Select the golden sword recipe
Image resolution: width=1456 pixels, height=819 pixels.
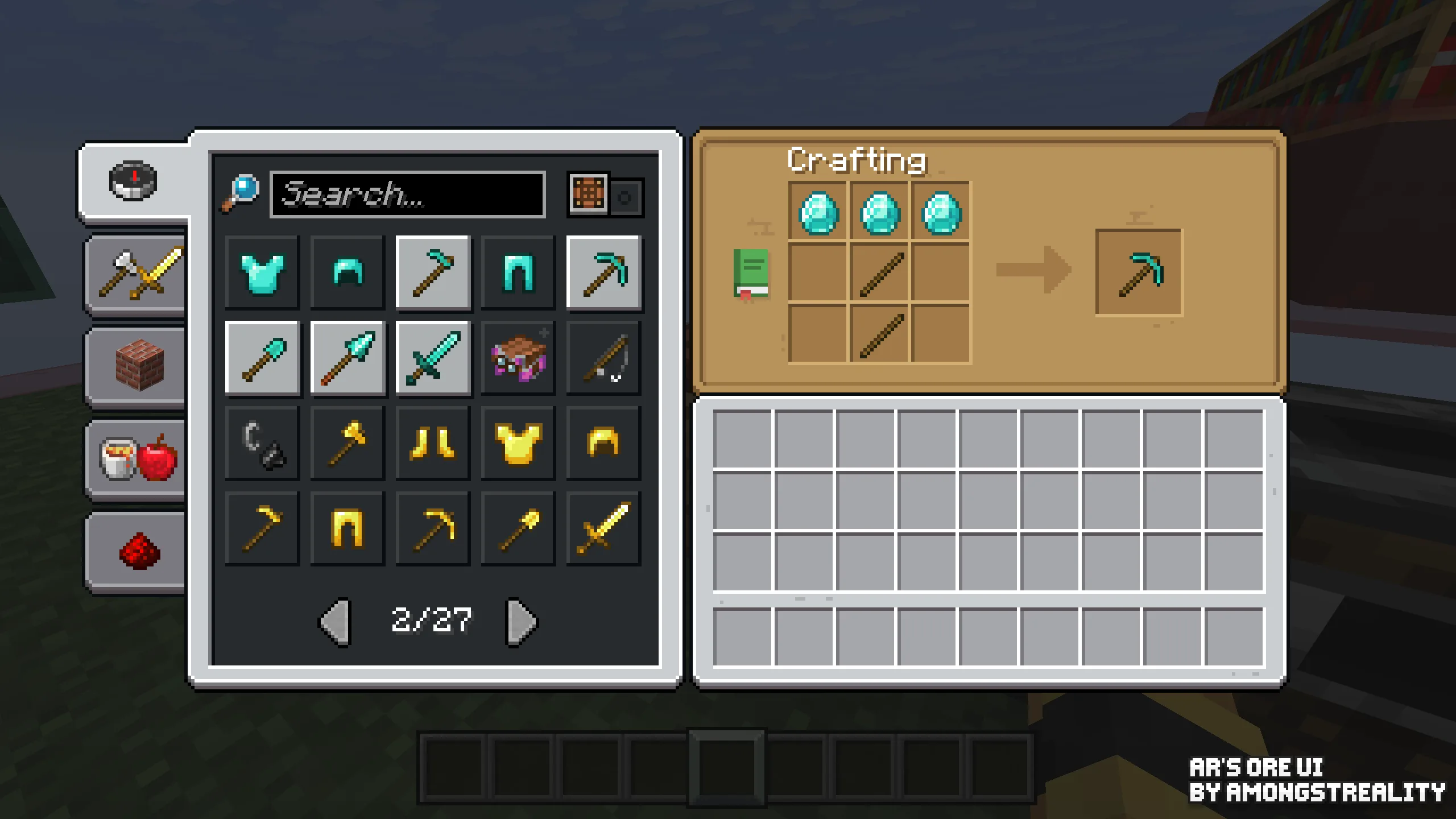tap(604, 528)
